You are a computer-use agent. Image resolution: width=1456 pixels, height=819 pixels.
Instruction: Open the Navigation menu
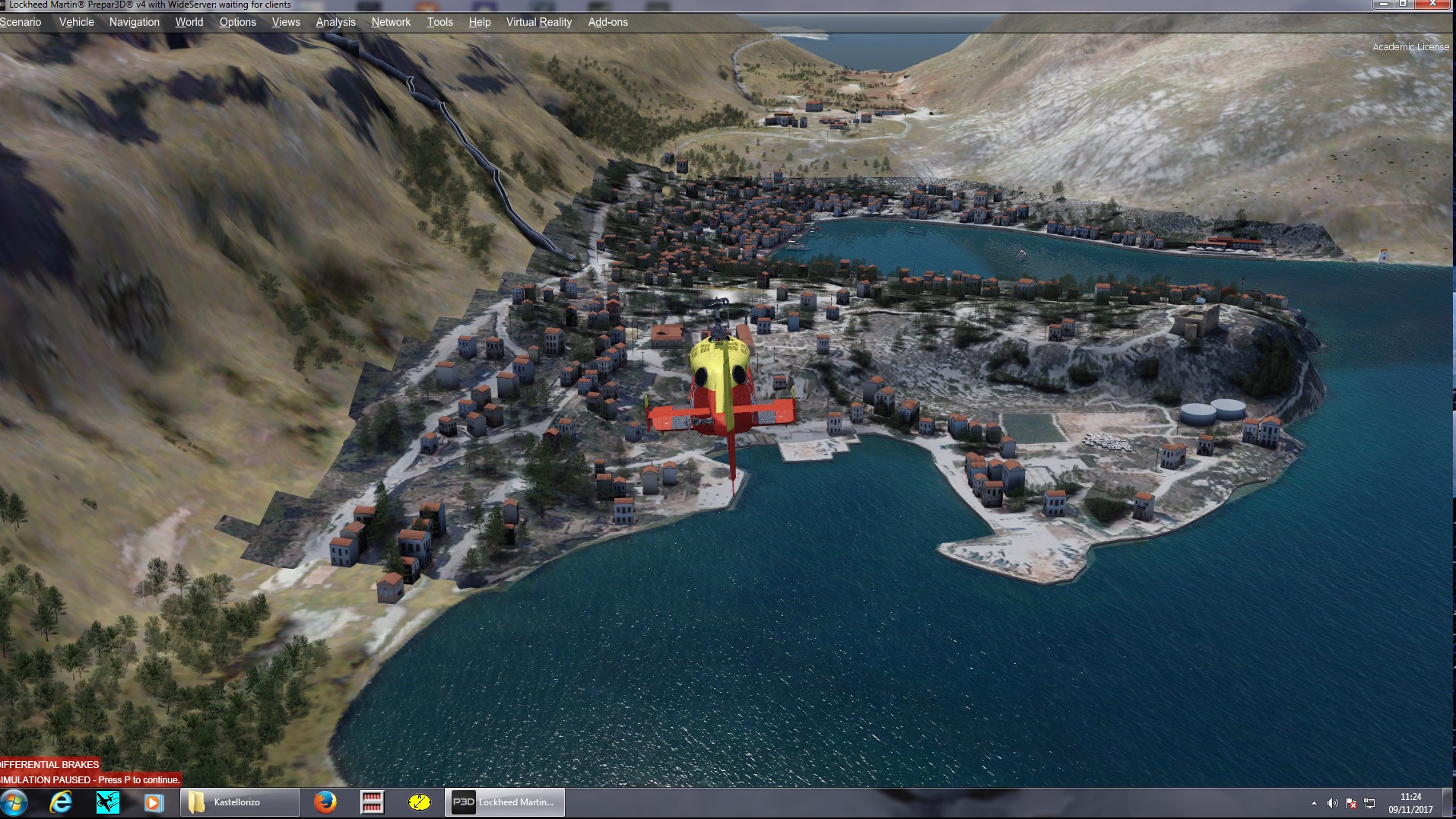coord(134,22)
